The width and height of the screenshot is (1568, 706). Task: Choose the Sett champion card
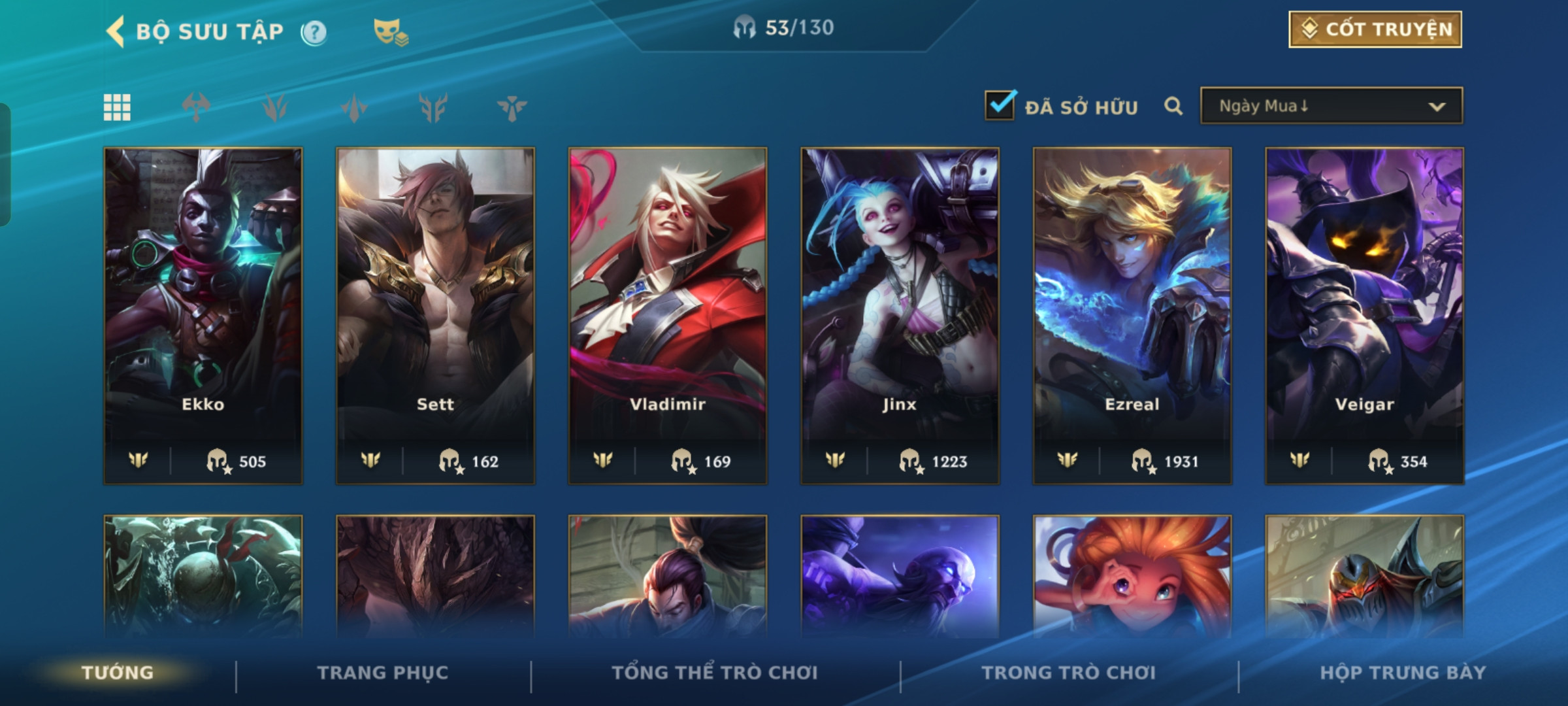(435, 315)
